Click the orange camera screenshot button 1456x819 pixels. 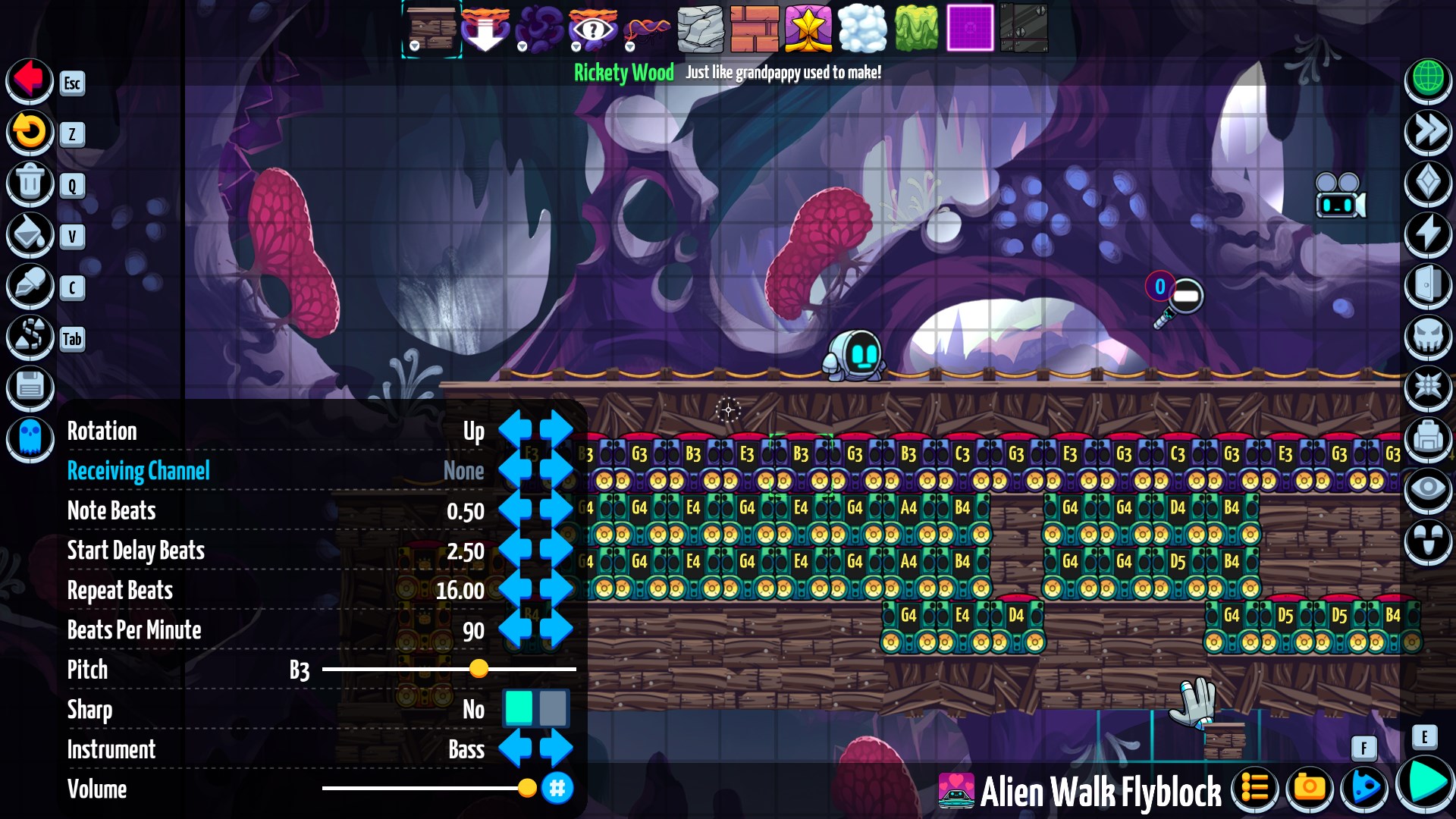coord(1309,789)
